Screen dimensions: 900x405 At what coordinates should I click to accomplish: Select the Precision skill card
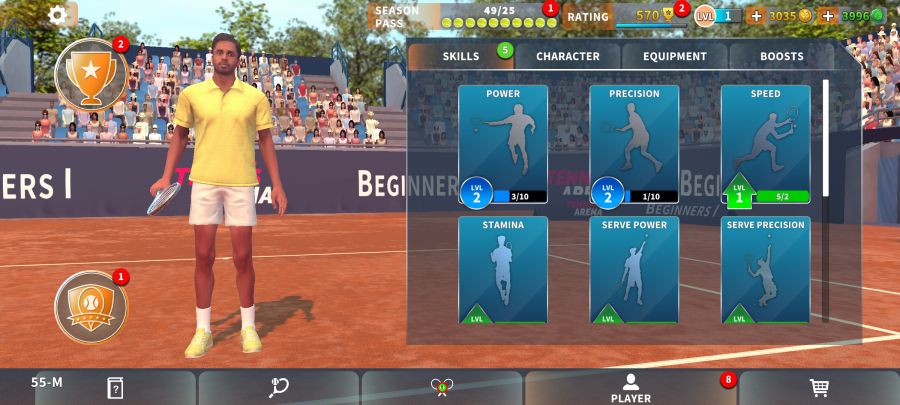(x=634, y=145)
